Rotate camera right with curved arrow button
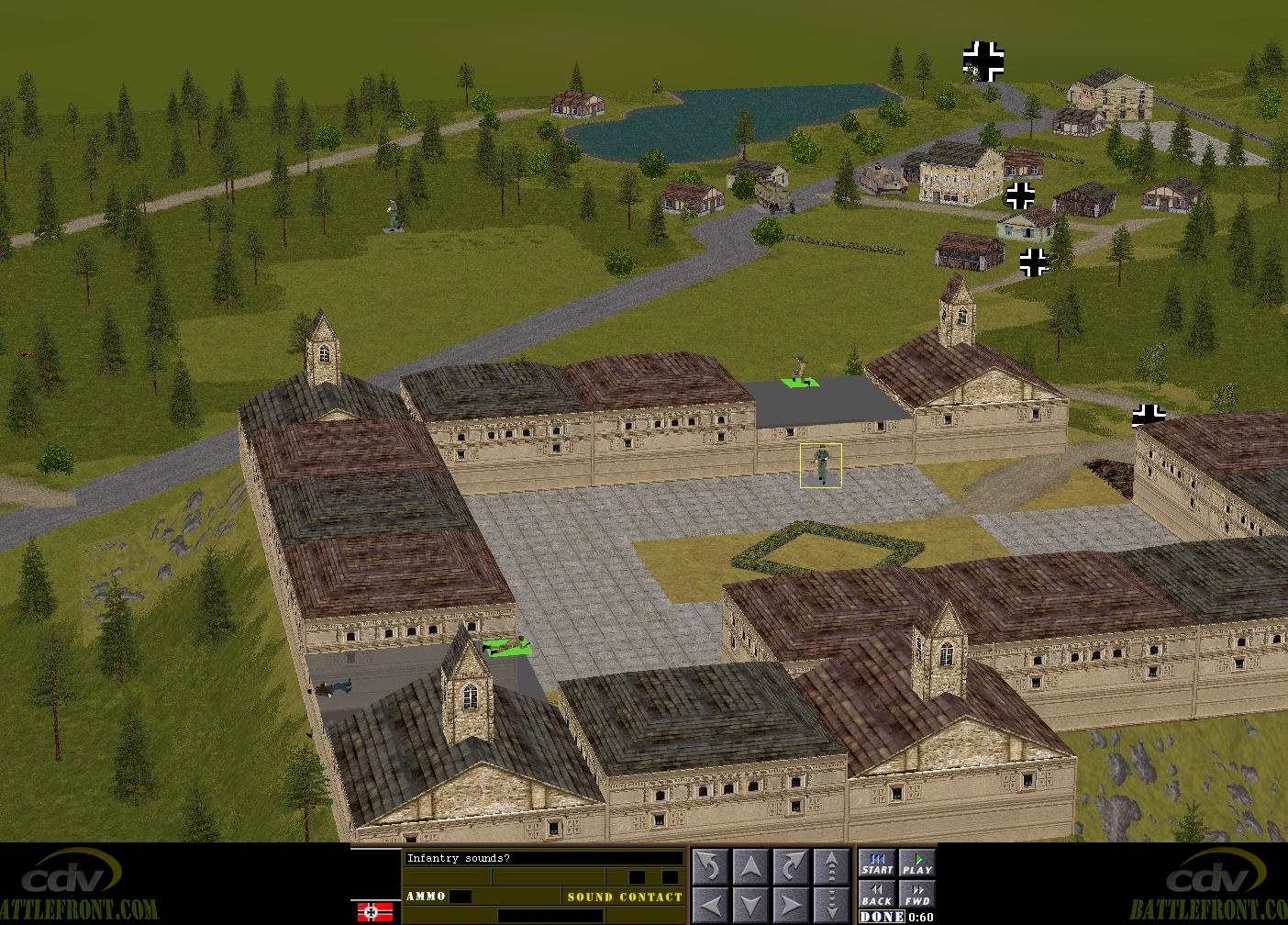 [791, 866]
